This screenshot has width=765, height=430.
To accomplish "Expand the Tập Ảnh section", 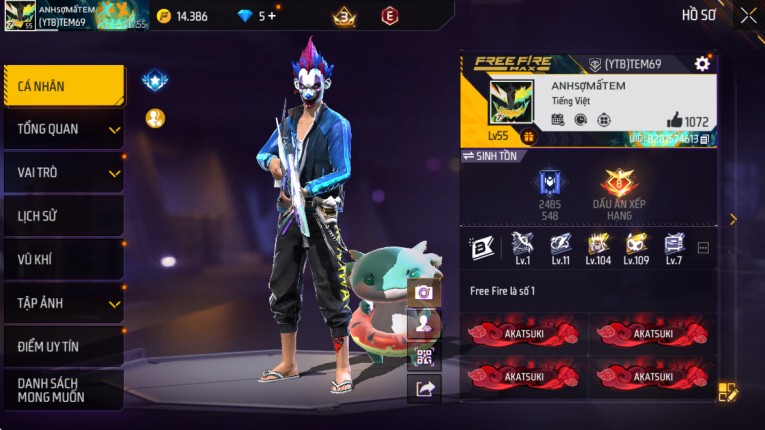I will tap(63, 303).
